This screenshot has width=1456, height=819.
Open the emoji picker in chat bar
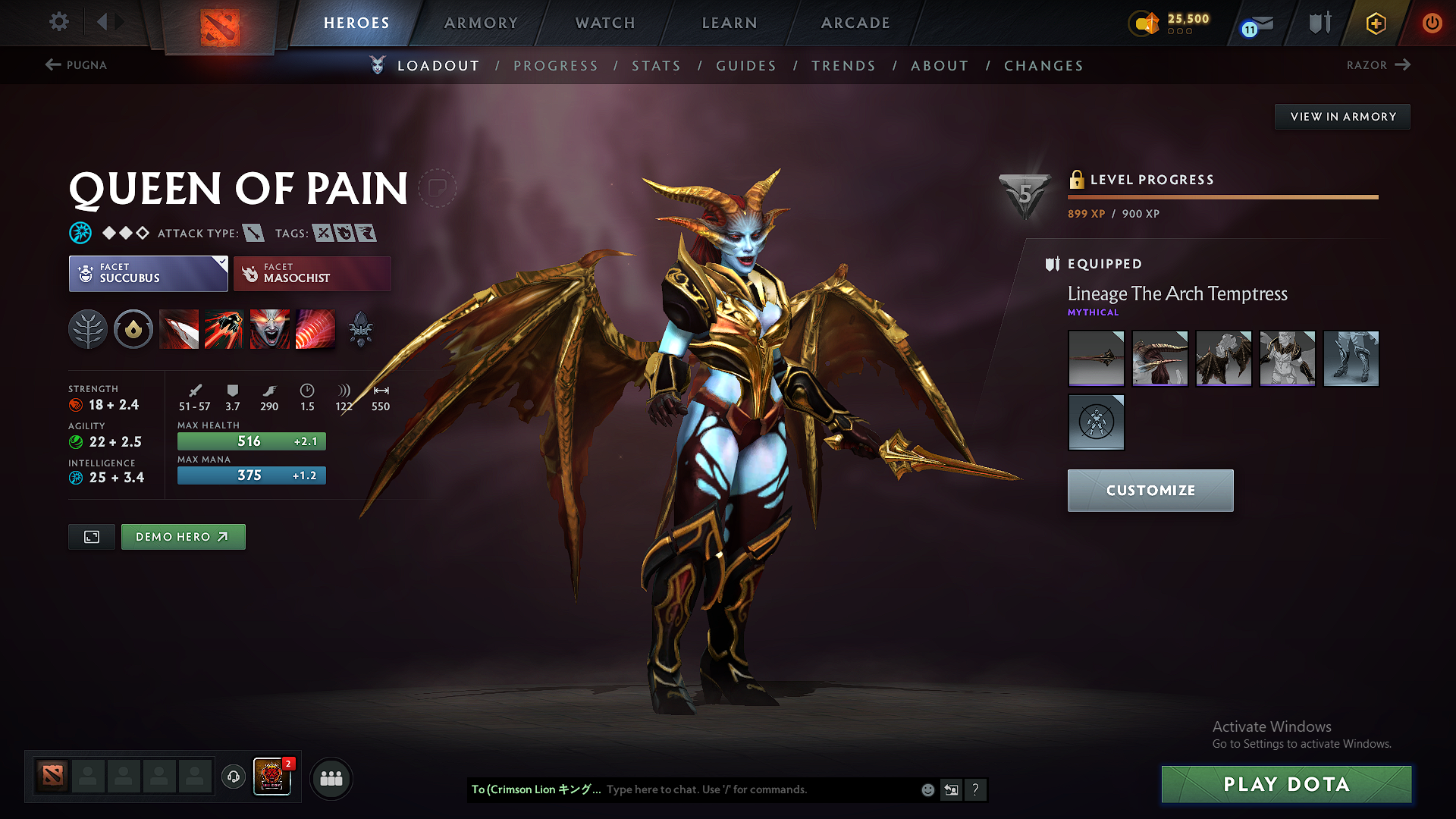927,789
